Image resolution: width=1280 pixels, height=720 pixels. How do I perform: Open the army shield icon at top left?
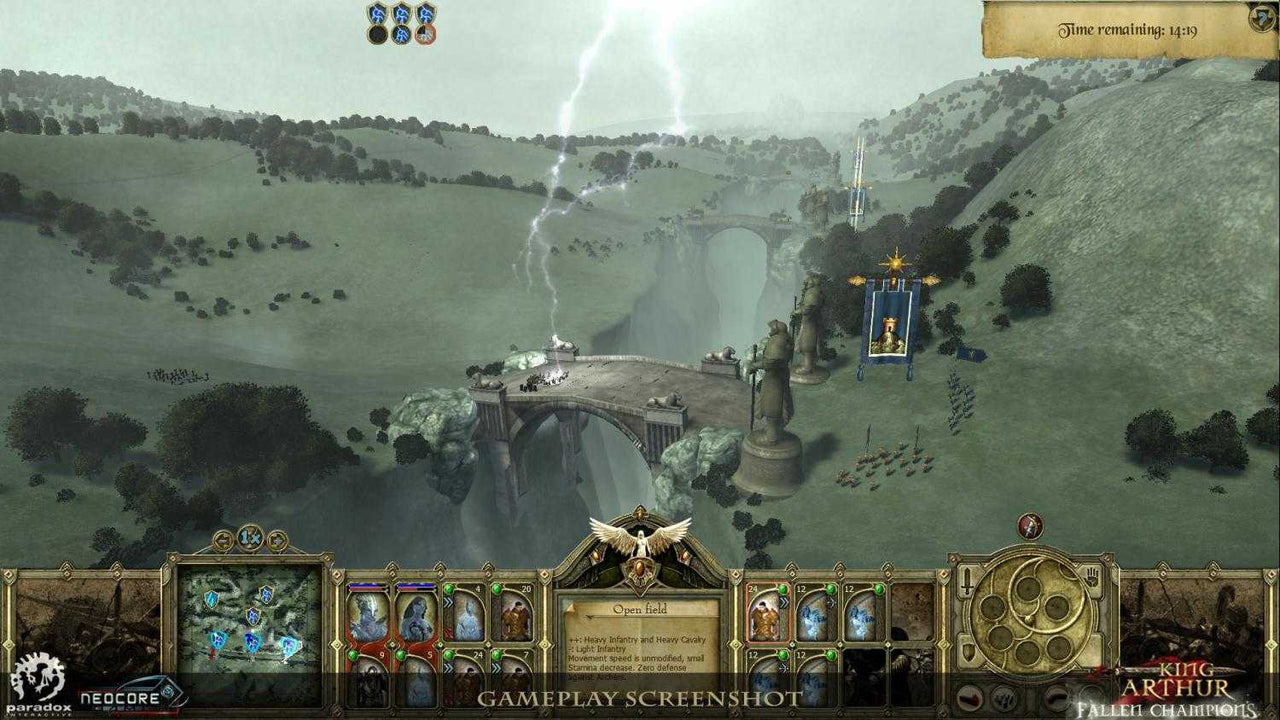377,14
